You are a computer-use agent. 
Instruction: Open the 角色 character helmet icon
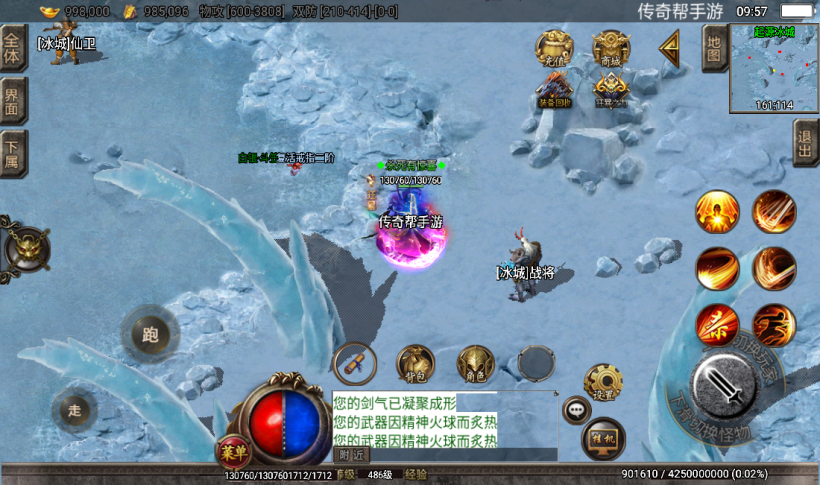tap(476, 365)
